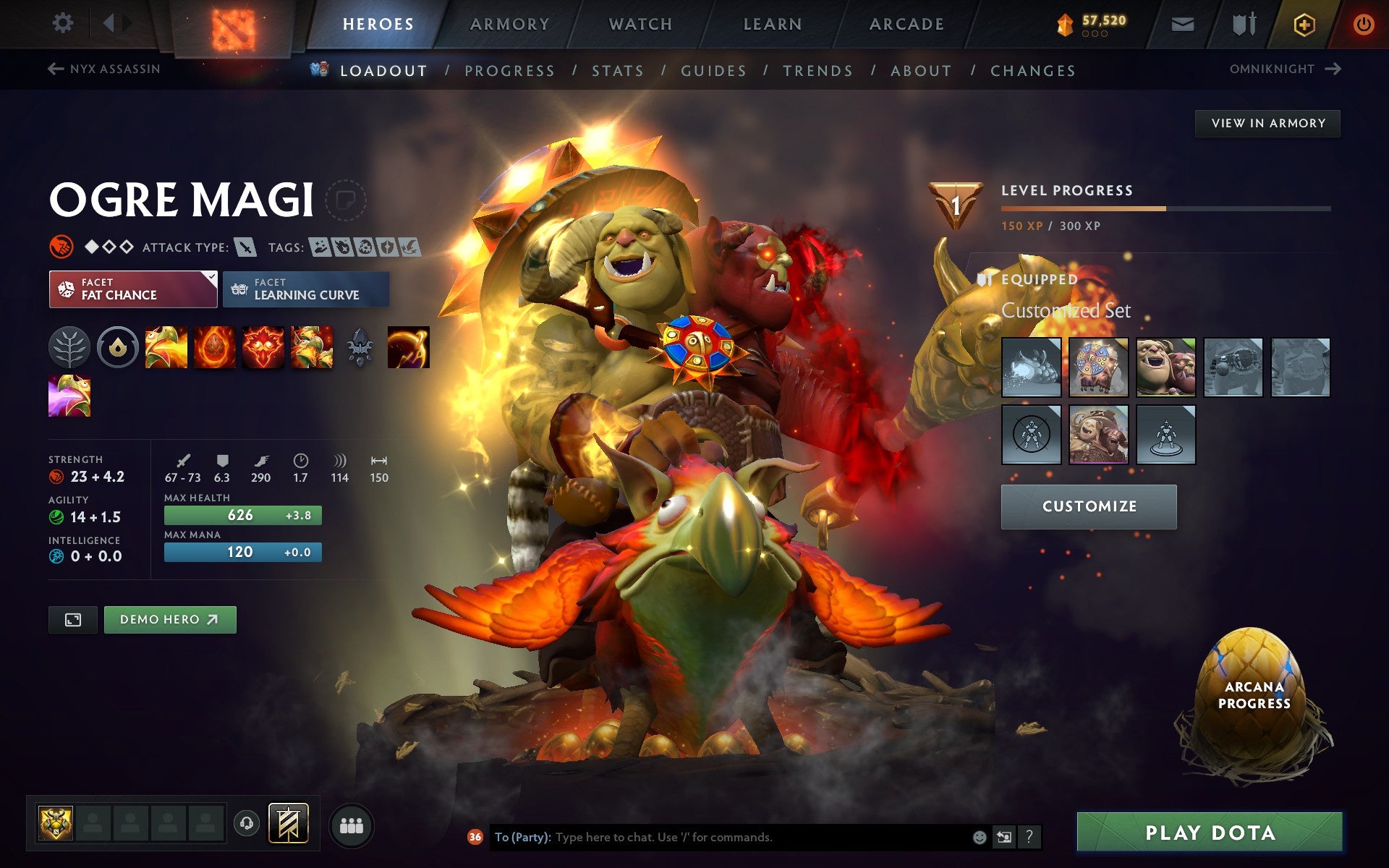The height and width of the screenshot is (868, 1389).
Task: Click the power button in top-right corner
Action: tap(1363, 23)
